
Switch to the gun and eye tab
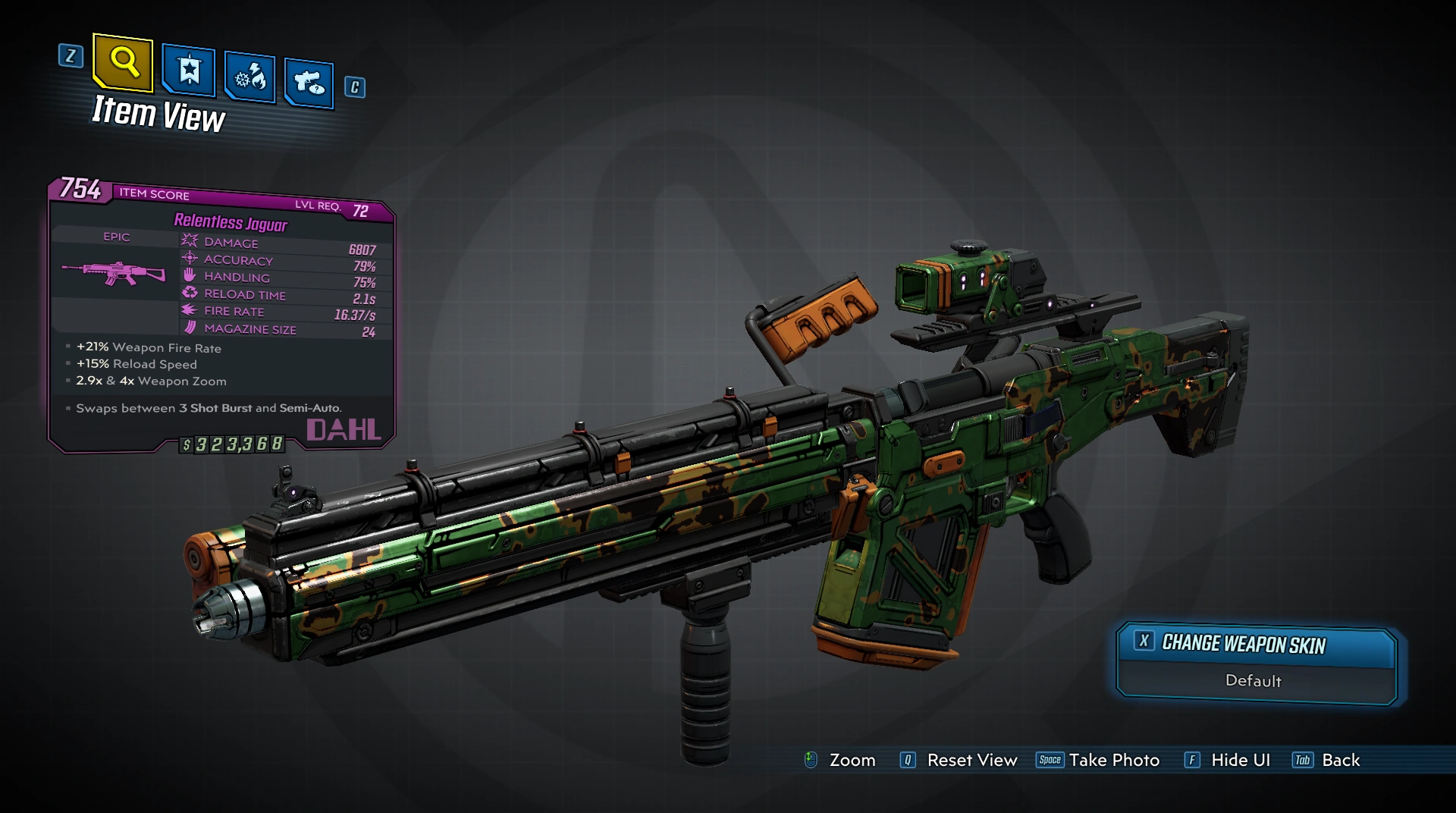point(309,82)
